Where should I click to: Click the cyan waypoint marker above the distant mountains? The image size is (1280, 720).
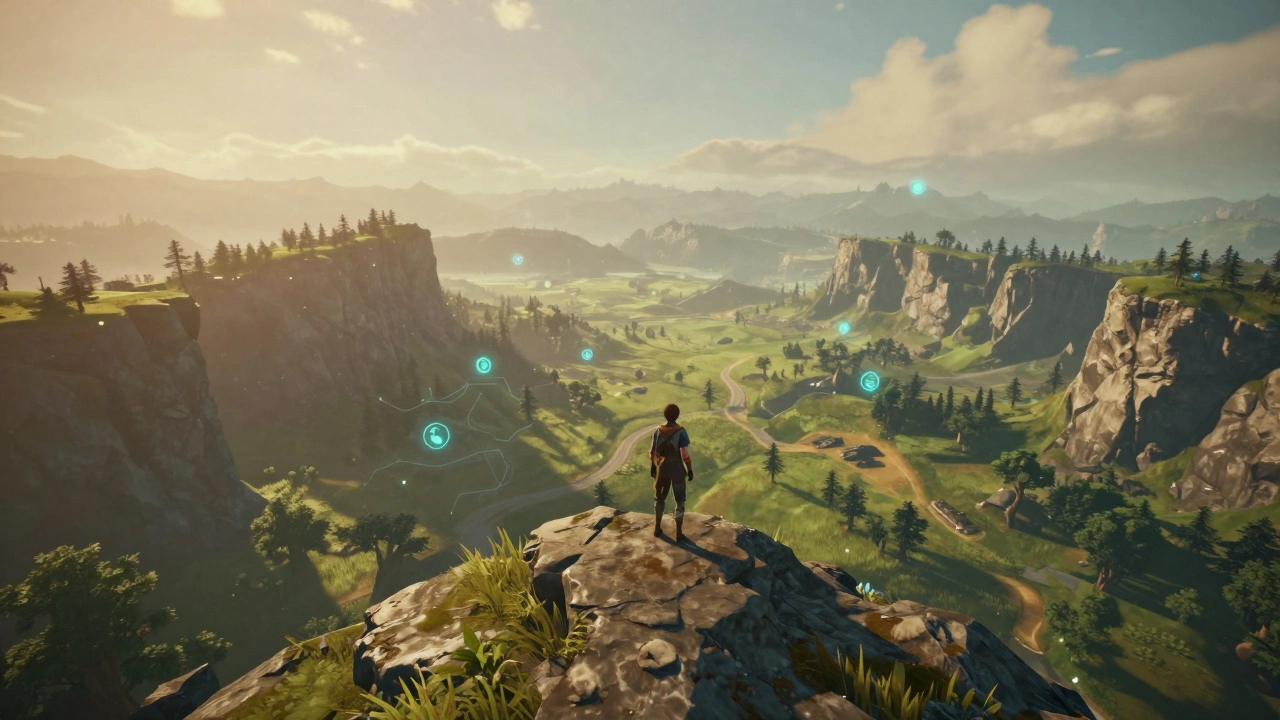point(917,187)
